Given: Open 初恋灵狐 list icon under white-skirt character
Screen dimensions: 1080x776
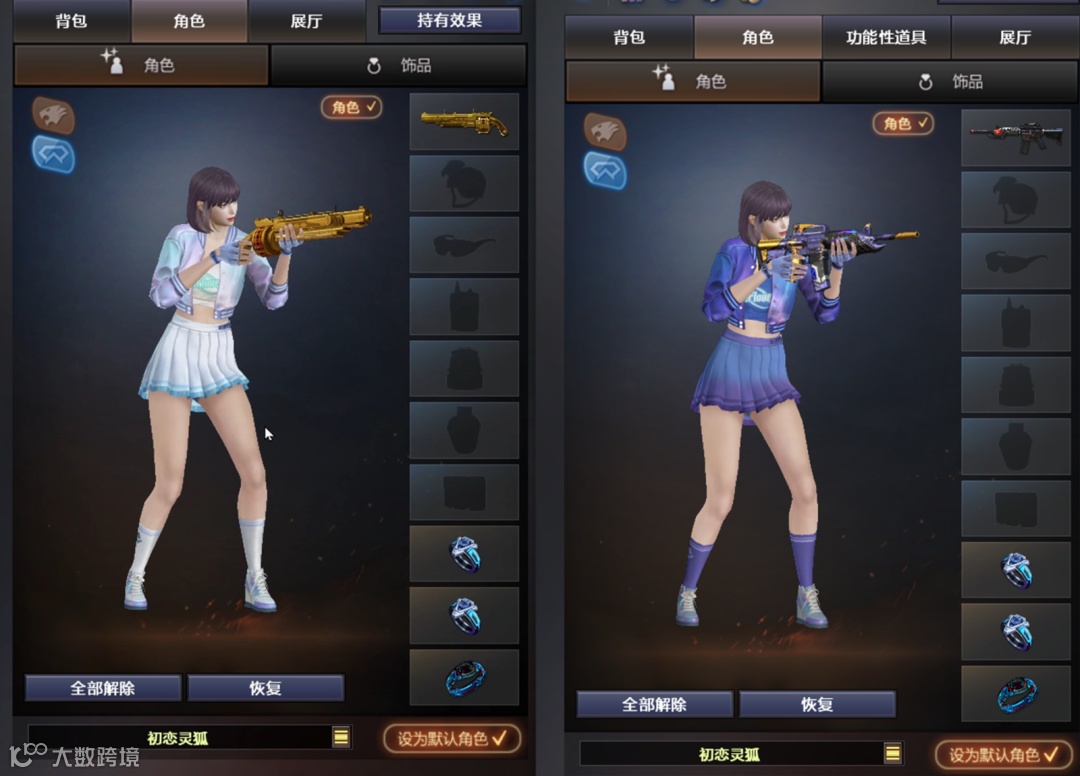Looking at the screenshot, I should 341,737.
